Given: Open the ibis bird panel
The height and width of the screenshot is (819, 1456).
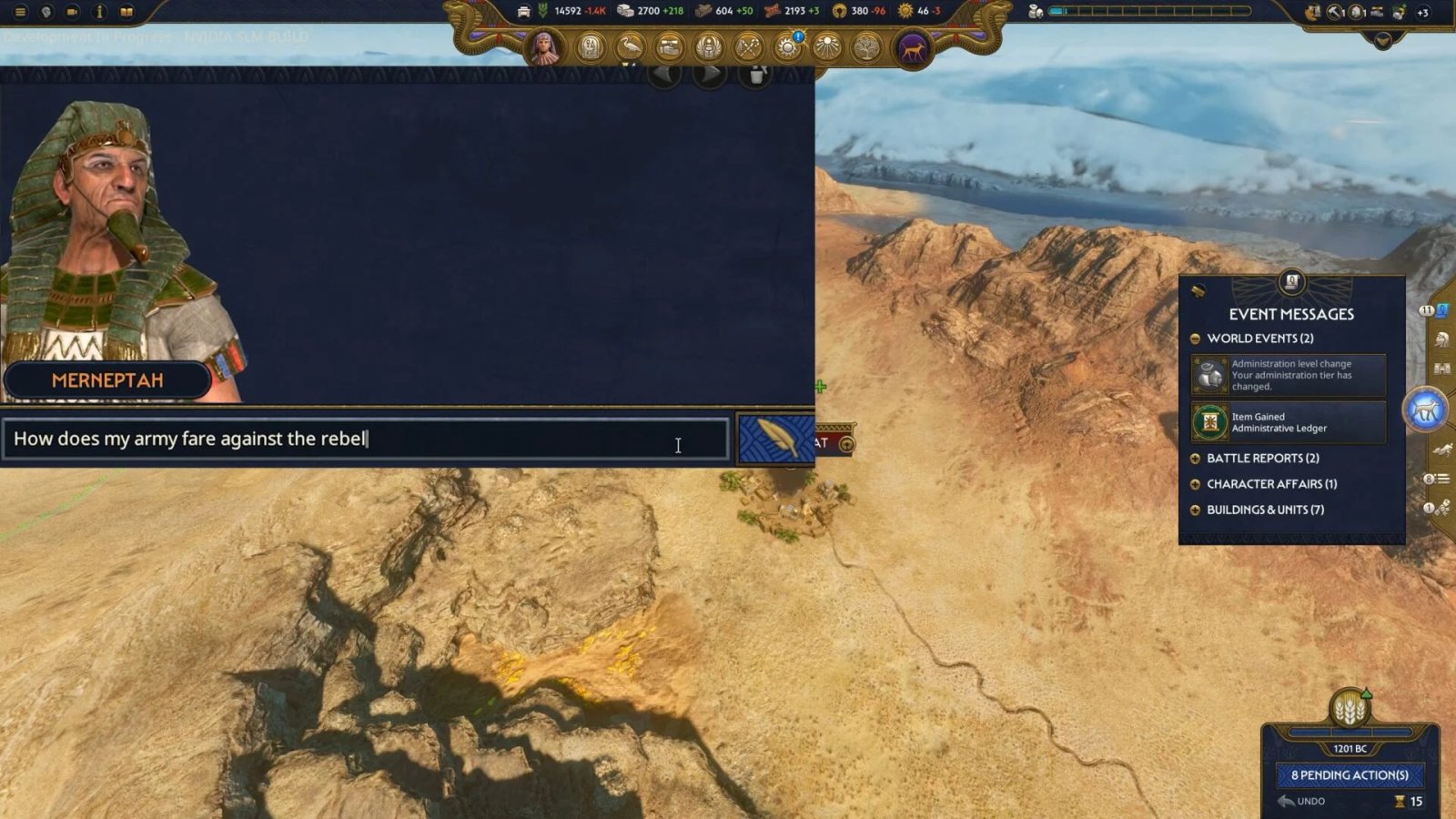Looking at the screenshot, I should [630, 46].
